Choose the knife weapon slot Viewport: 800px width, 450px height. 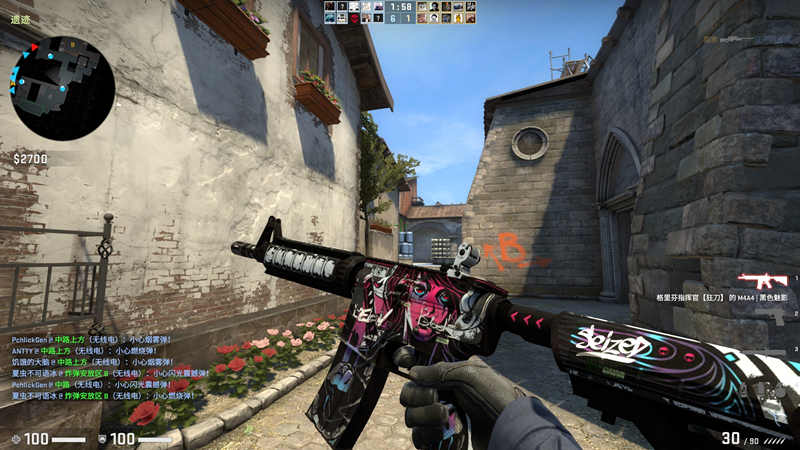tap(770, 349)
